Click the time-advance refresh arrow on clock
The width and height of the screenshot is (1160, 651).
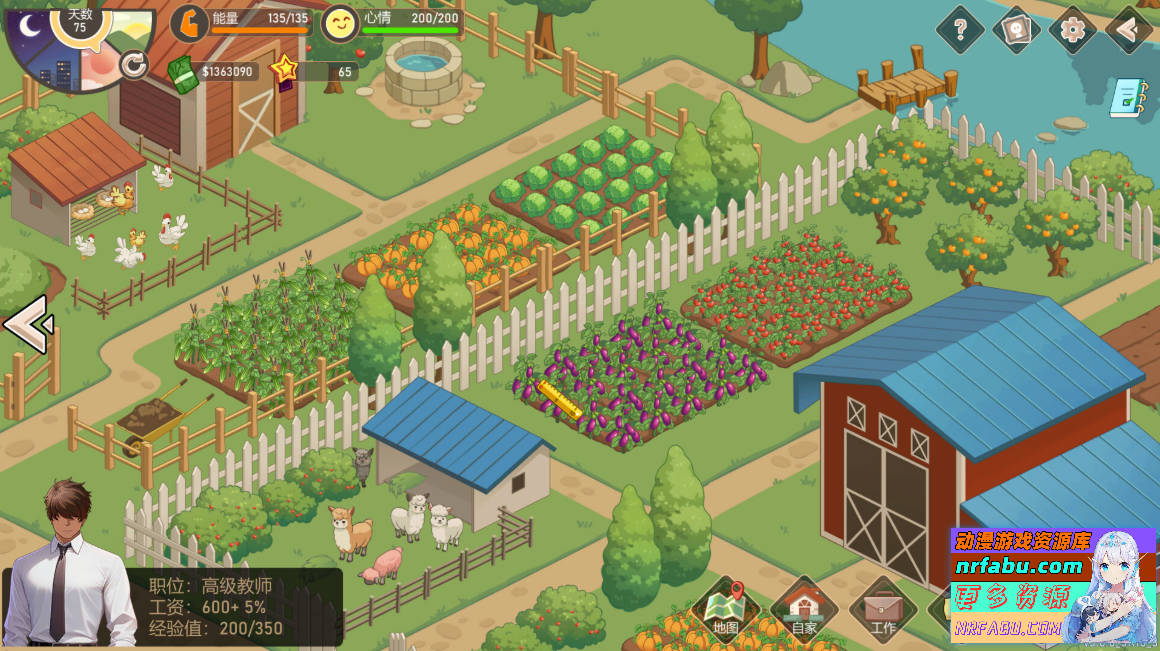pyautogui.click(x=133, y=65)
